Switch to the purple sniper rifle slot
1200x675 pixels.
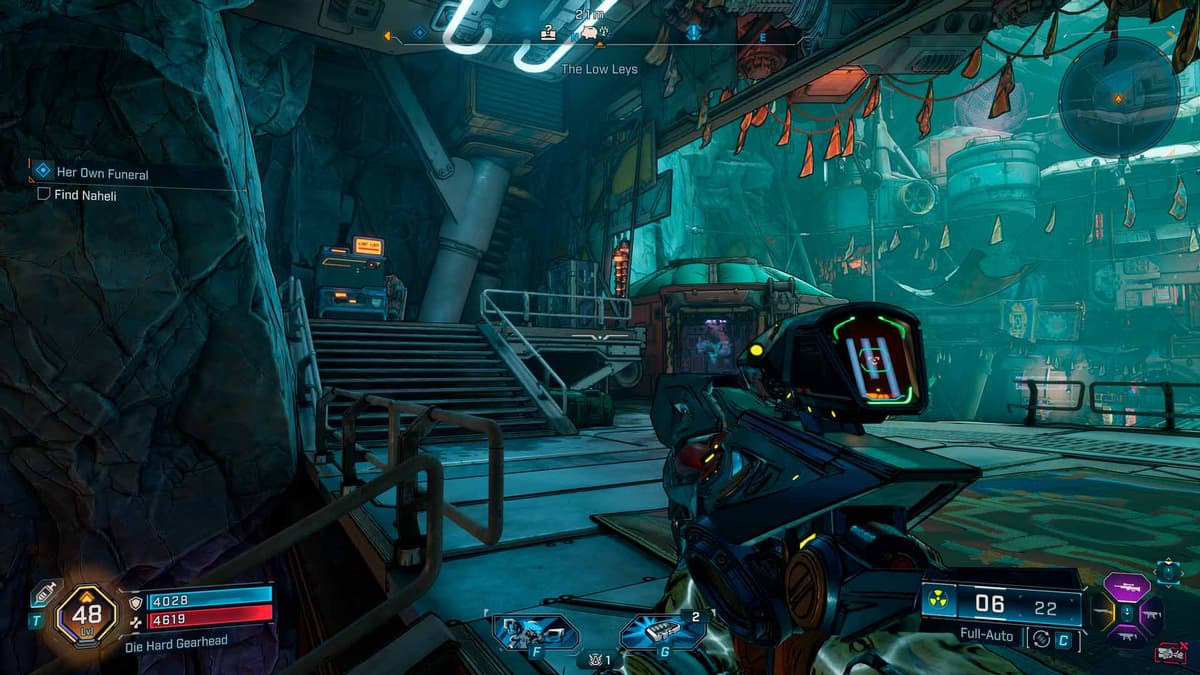[x=1127, y=585]
